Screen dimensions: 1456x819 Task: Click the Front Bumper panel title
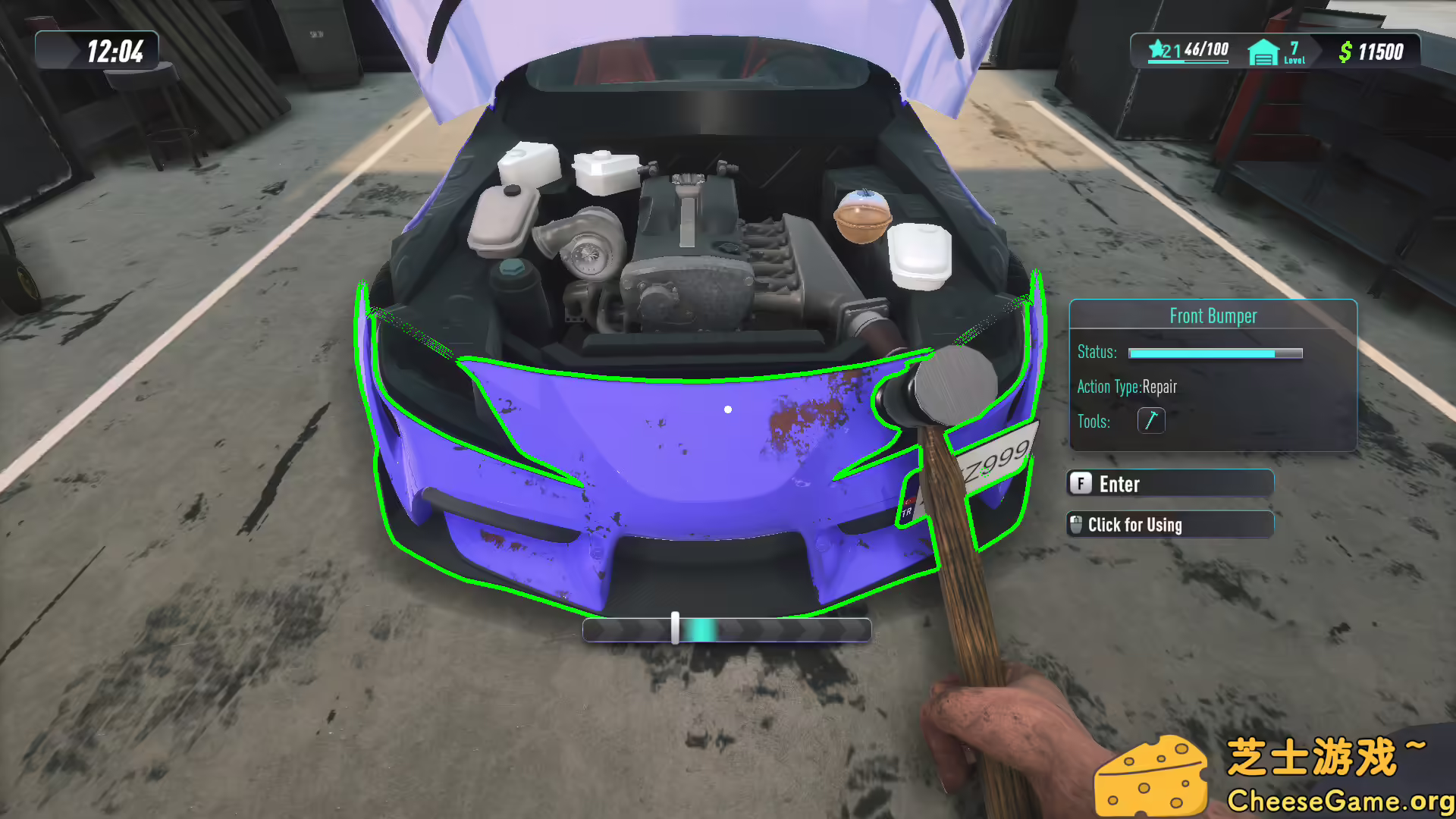tap(1213, 315)
